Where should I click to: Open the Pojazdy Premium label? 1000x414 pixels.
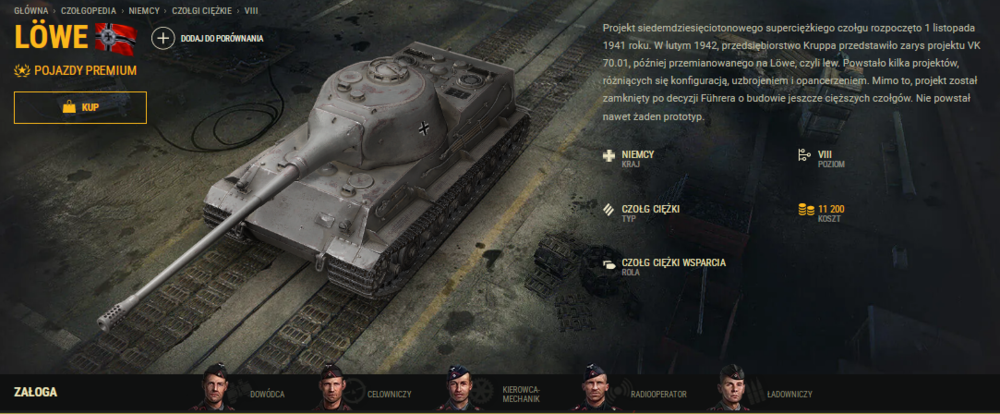pyautogui.click(x=76, y=71)
